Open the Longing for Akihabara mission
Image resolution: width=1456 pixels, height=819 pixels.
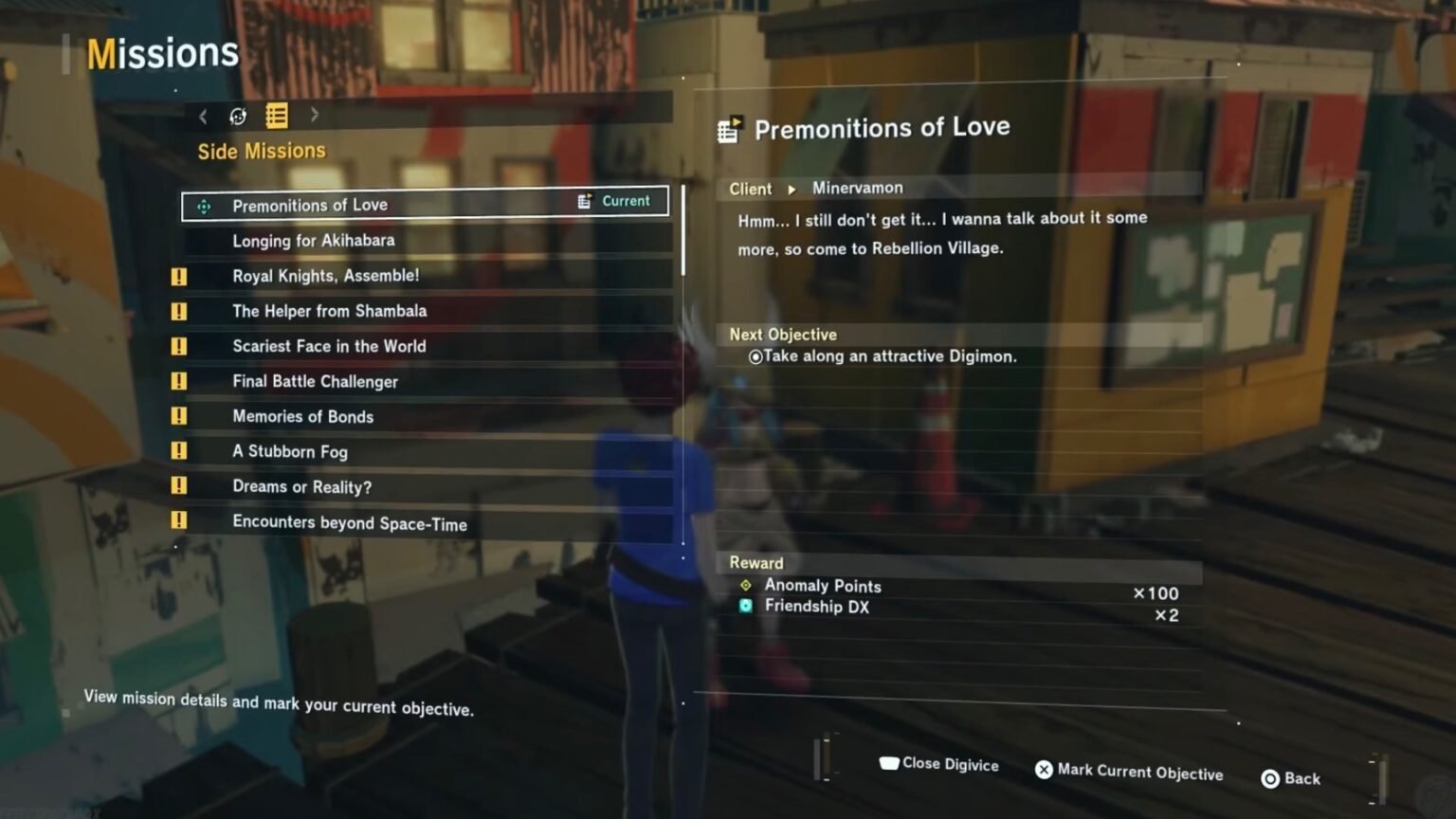[314, 241]
